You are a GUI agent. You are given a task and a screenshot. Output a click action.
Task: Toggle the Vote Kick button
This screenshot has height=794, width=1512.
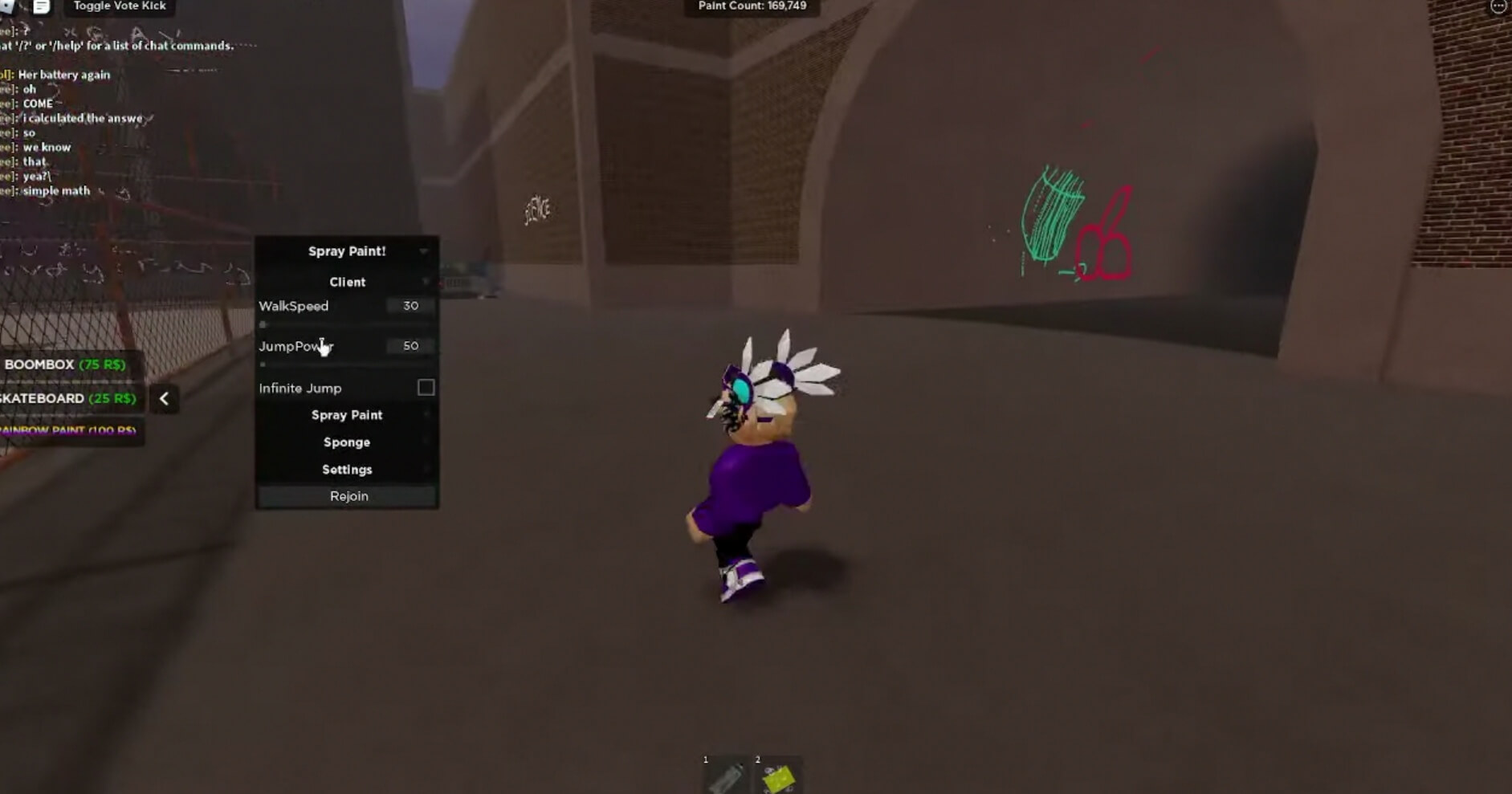tap(120, 6)
